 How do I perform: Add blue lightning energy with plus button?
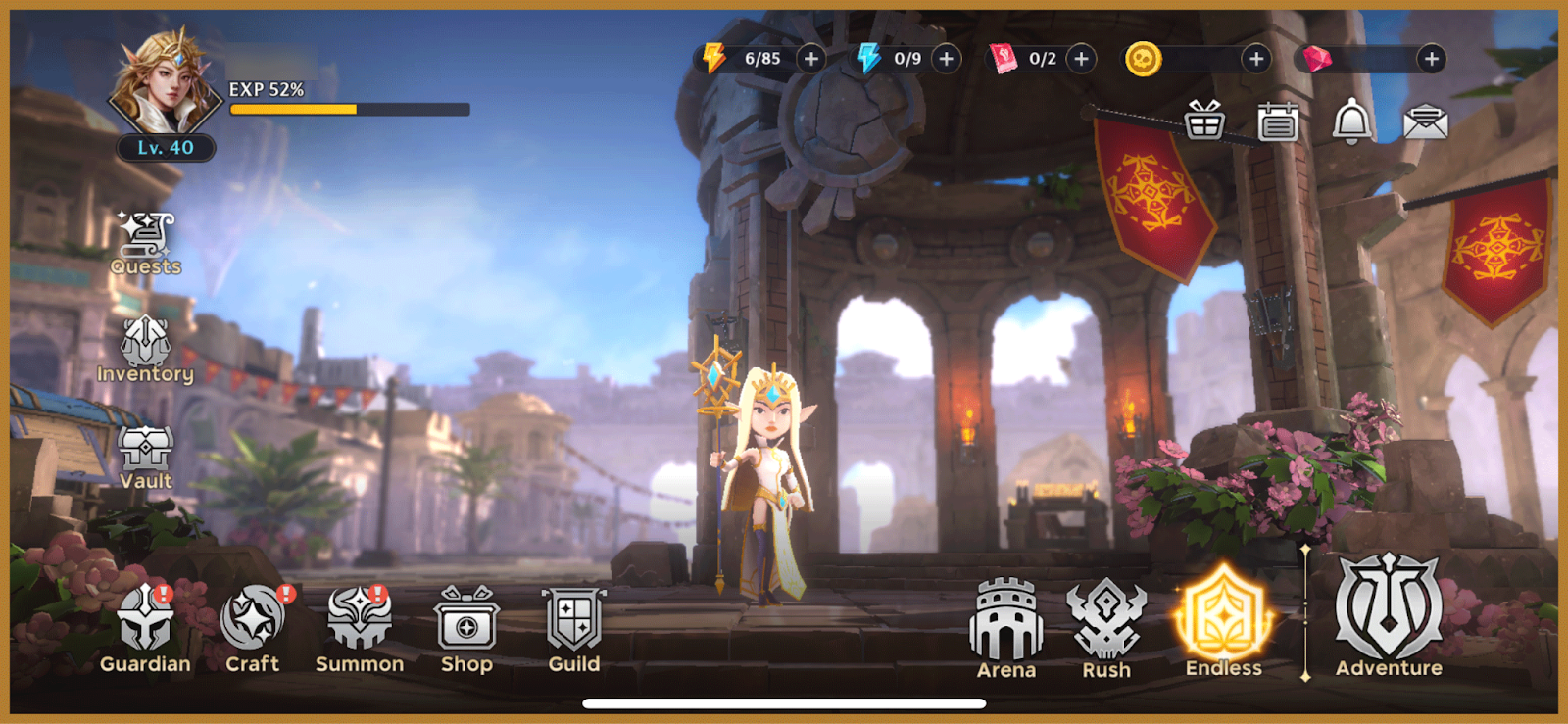(947, 59)
